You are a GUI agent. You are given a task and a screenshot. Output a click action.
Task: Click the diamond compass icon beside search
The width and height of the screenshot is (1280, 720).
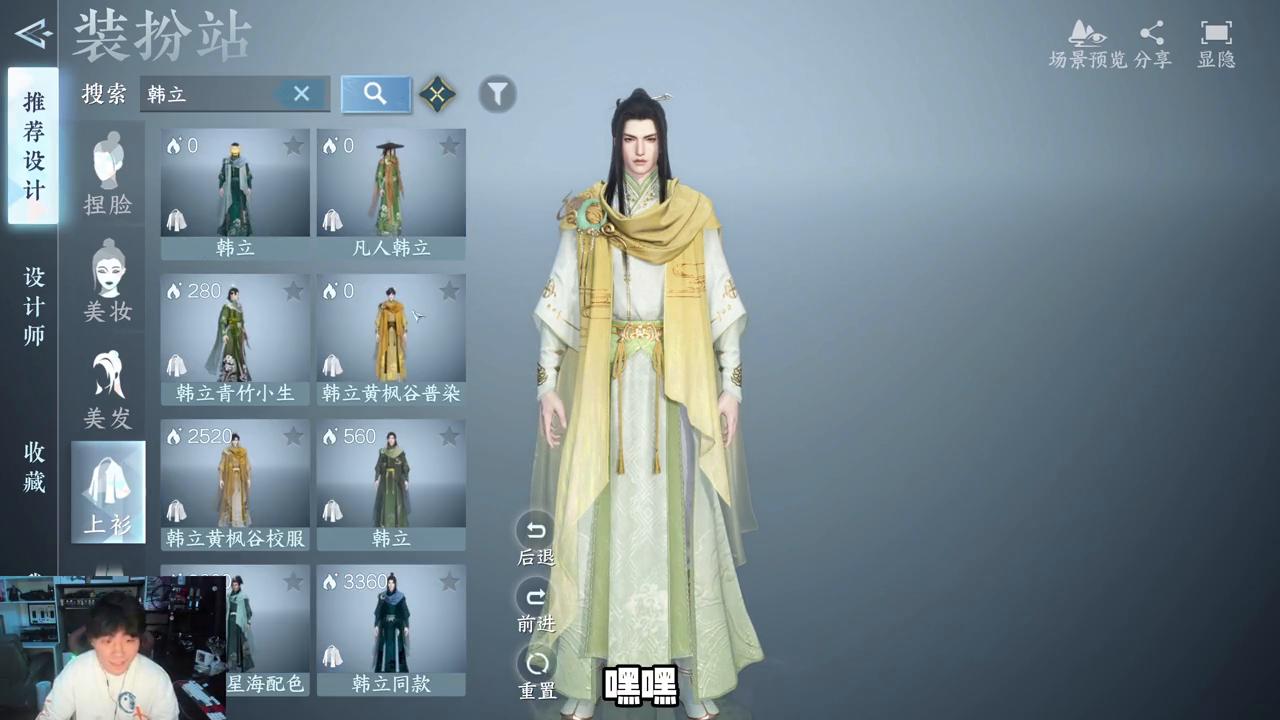[437, 93]
